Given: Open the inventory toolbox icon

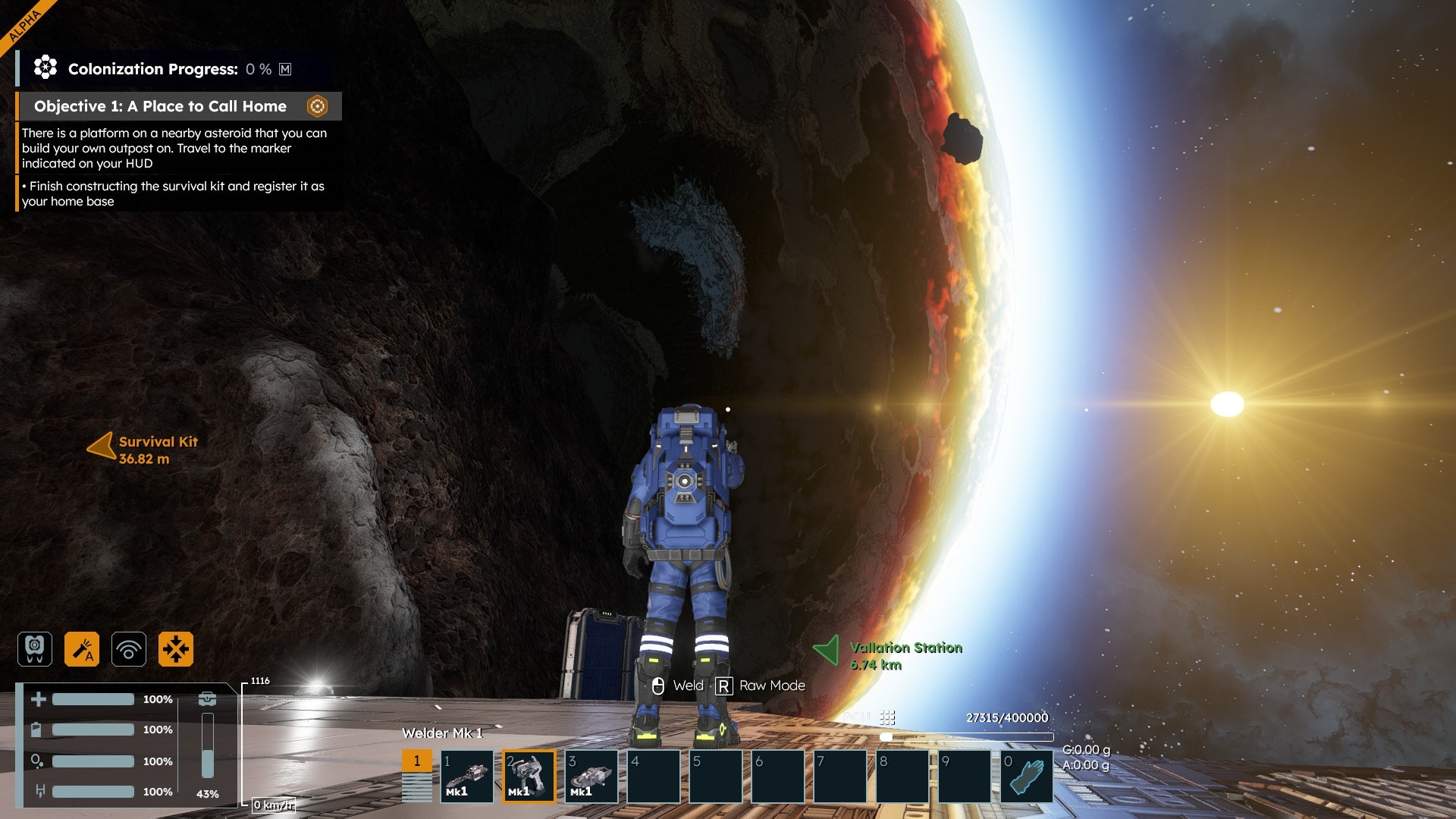Looking at the screenshot, I should (208, 698).
